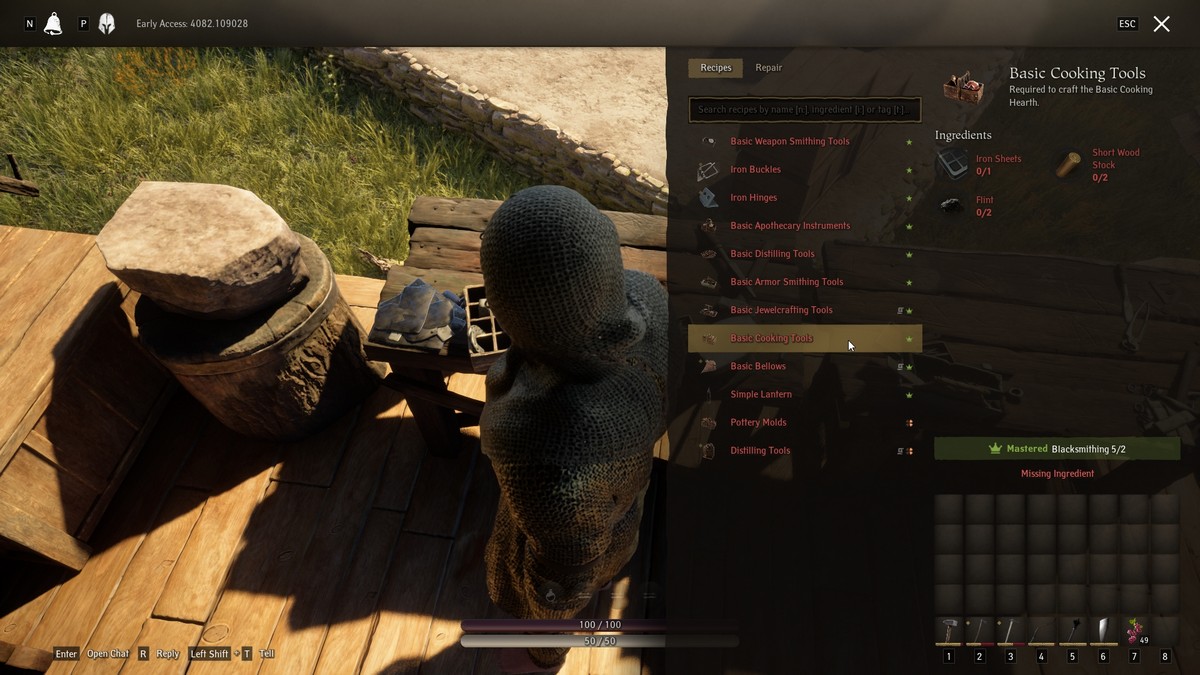Select the Recipes tab
This screenshot has width=1200, height=675.
(x=715, y=68)
